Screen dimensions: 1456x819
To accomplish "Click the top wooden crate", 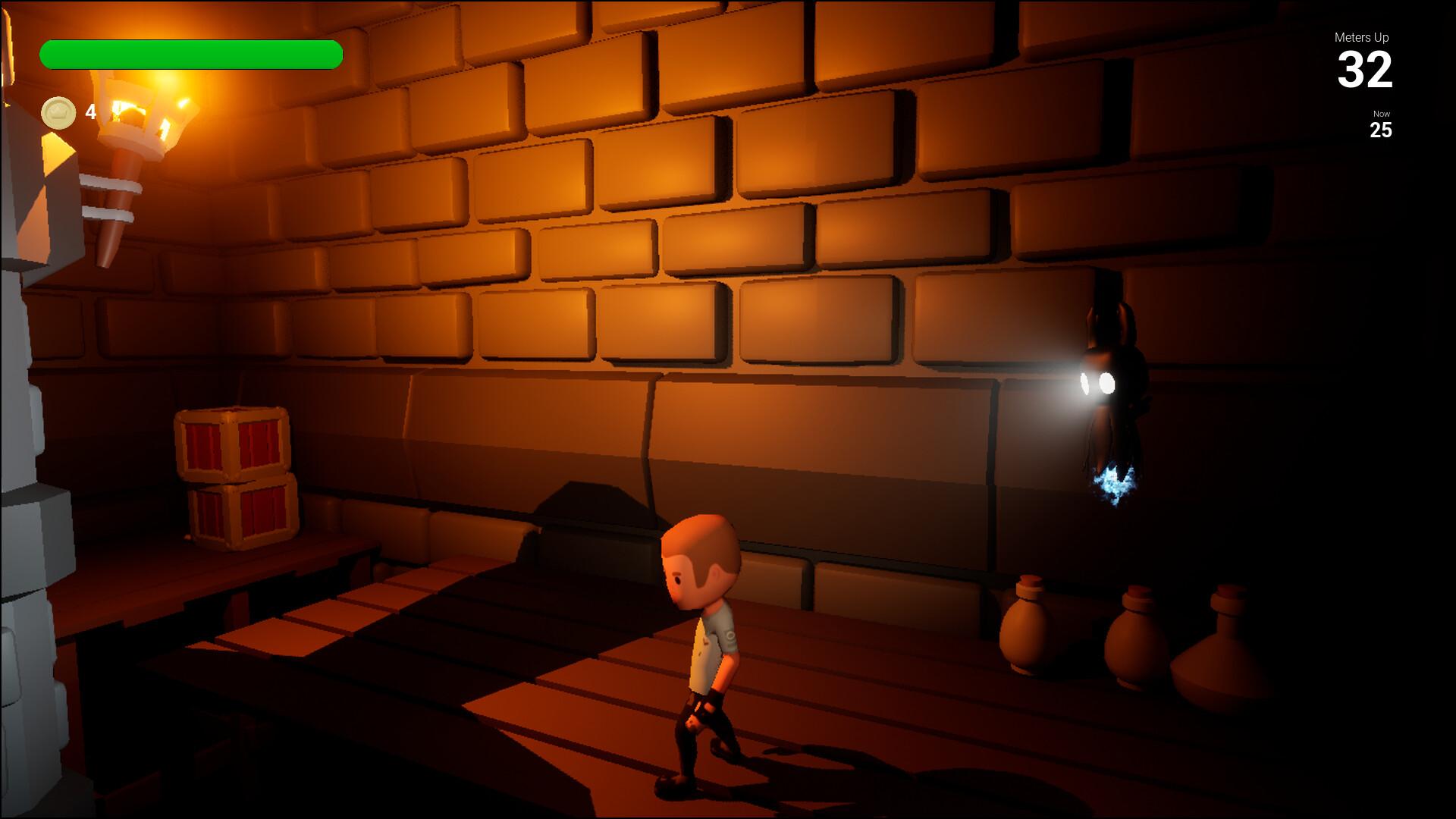I will [231, 444].
